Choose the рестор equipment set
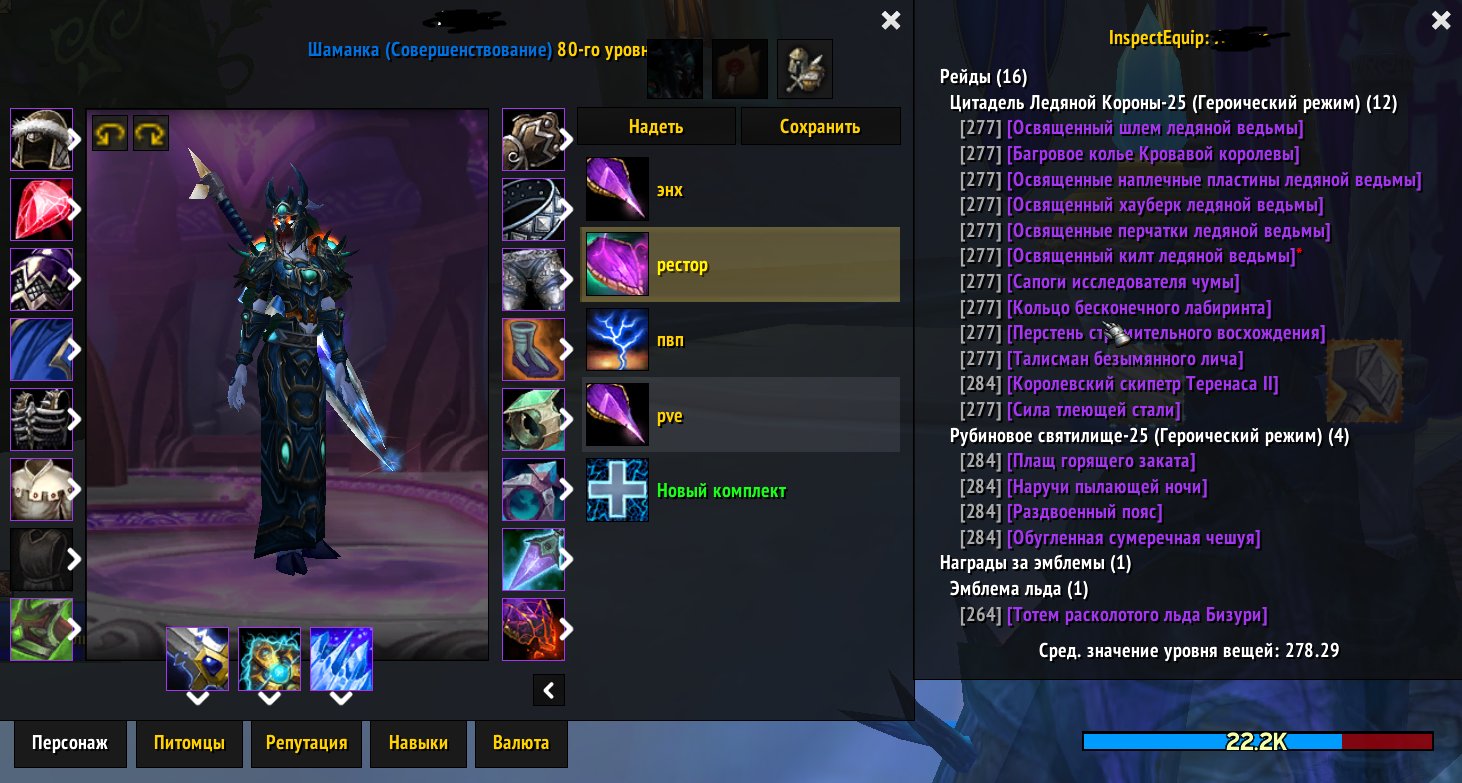 pyautogui.click(x=740, y=265)
